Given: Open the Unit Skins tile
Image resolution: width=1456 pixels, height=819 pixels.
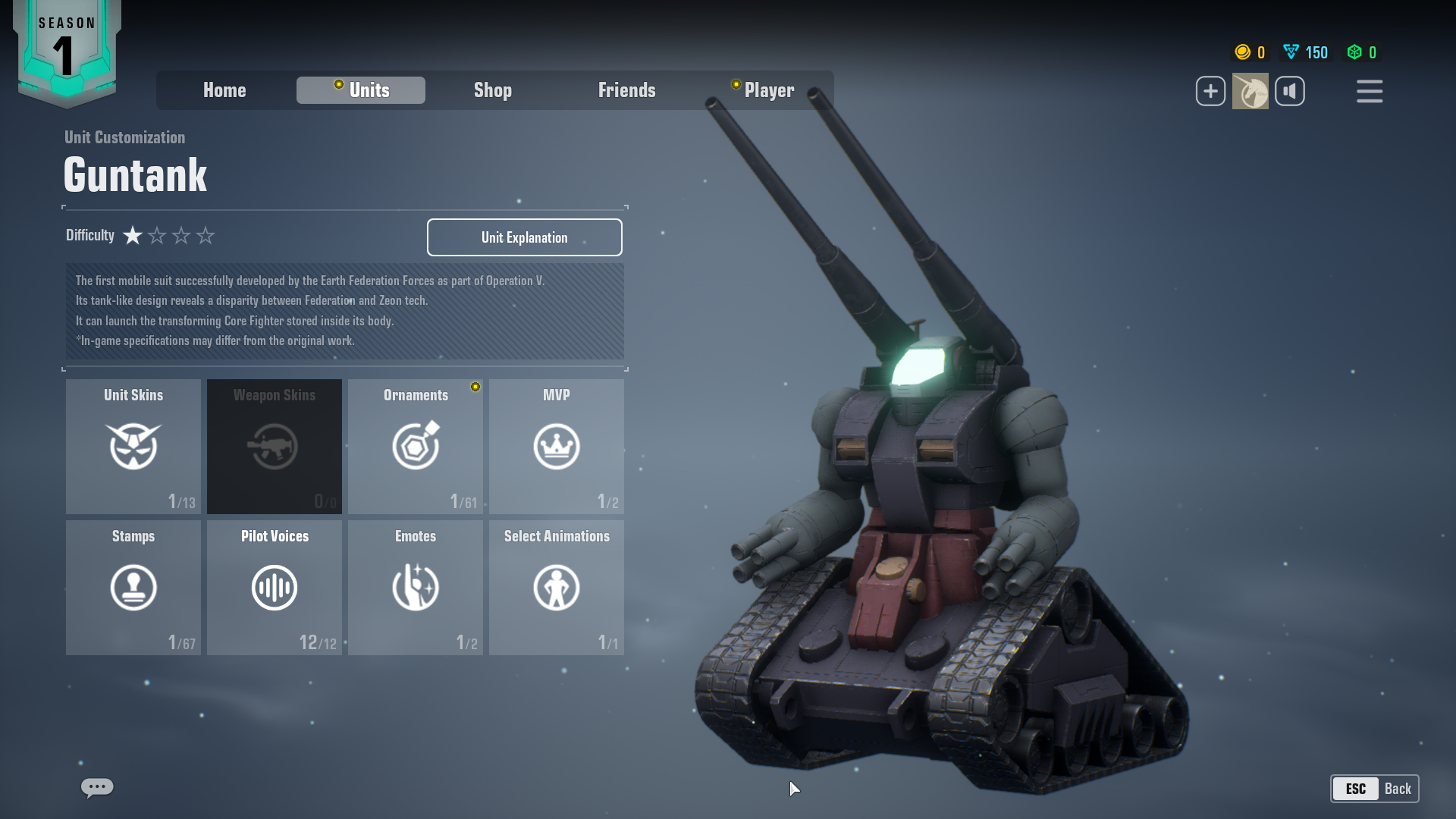Looking at the screenshot, I should (x=133, y=446).
